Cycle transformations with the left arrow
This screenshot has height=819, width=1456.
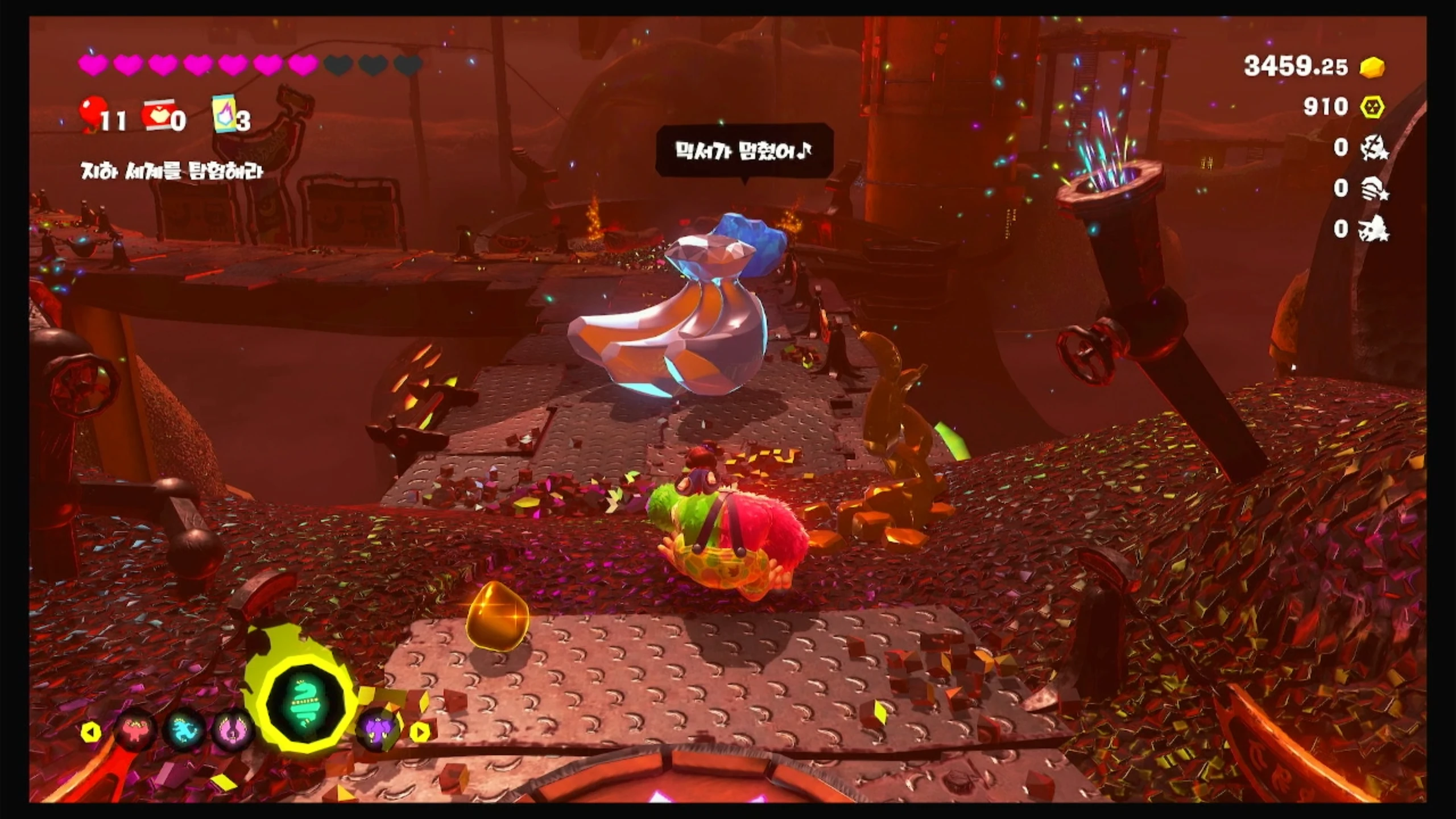(x=91, y=732)
